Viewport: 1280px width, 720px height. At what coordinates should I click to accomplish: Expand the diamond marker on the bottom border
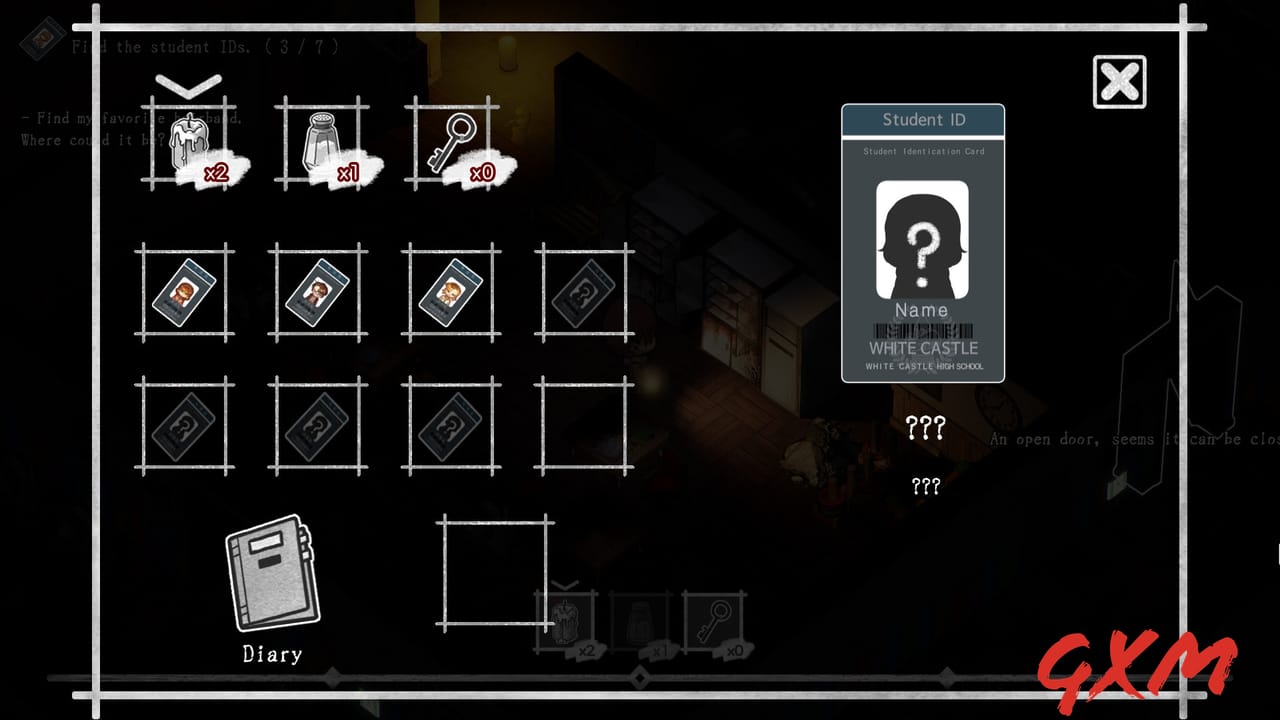[x=640, y=678]
